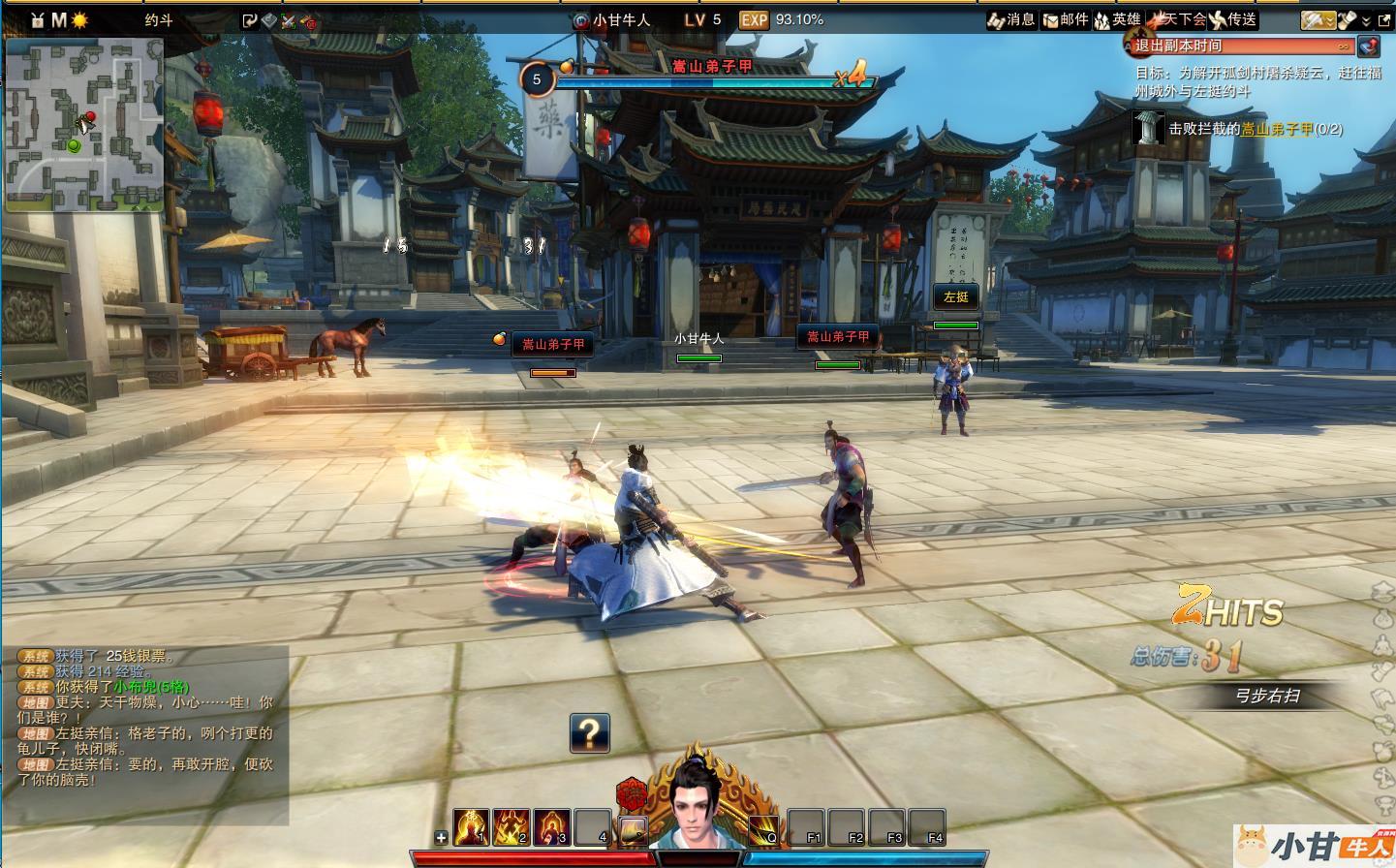Expand the double-chevron menu at top right
Image resolution: width=1396 pixels, height=868 pixels.
(x=1366, y=20)
